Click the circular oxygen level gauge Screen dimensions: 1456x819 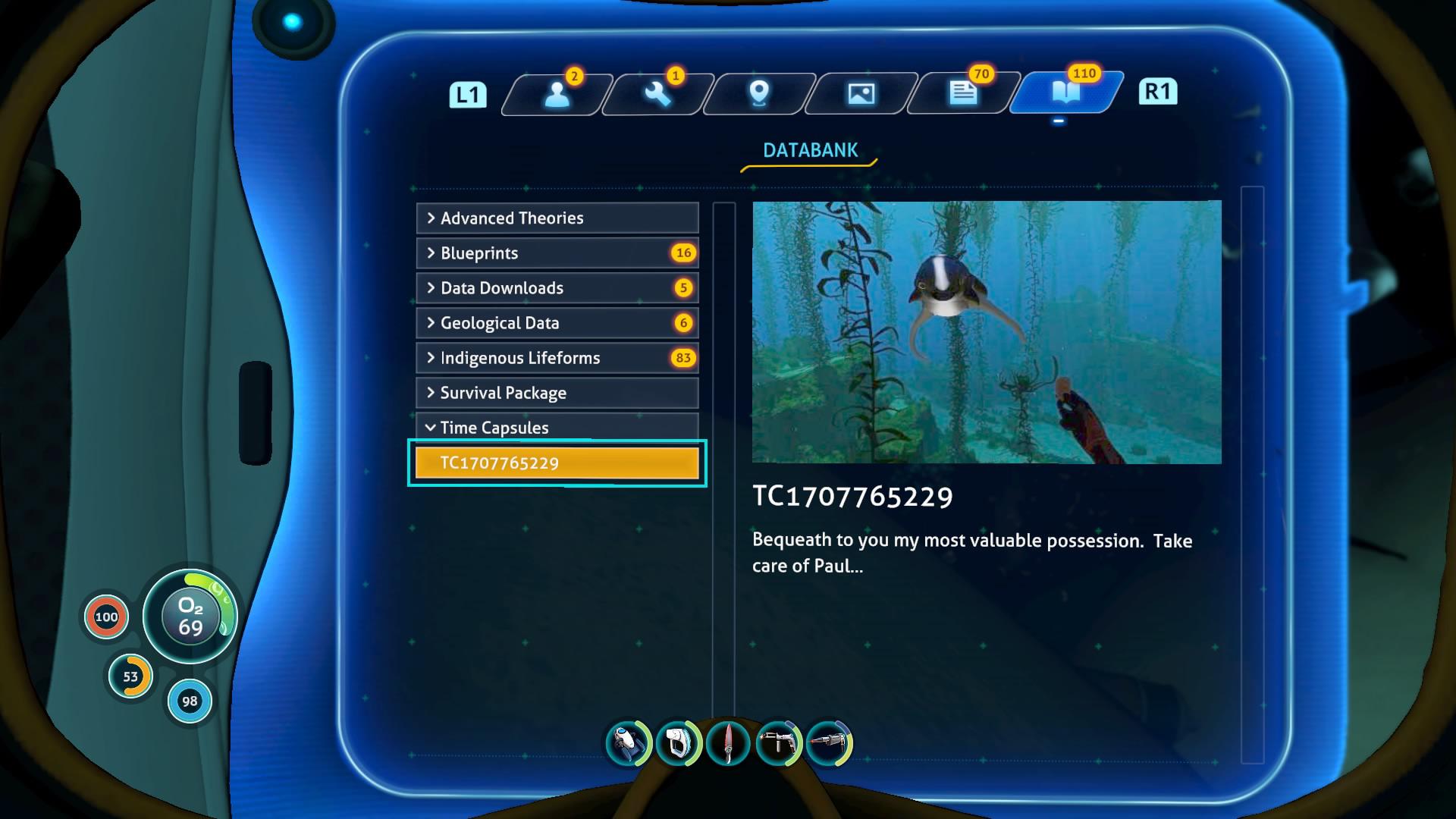pyautogui.click(x=191, y=617)
